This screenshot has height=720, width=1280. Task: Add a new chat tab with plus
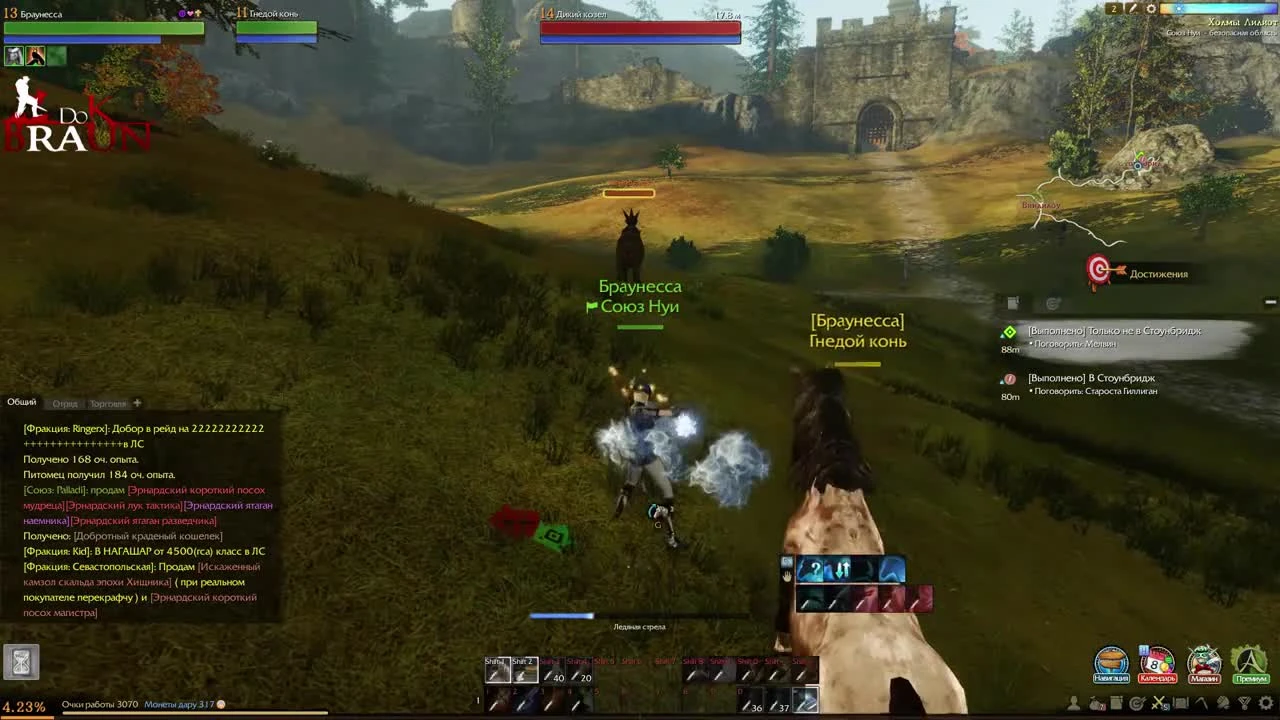pos(137,402)
